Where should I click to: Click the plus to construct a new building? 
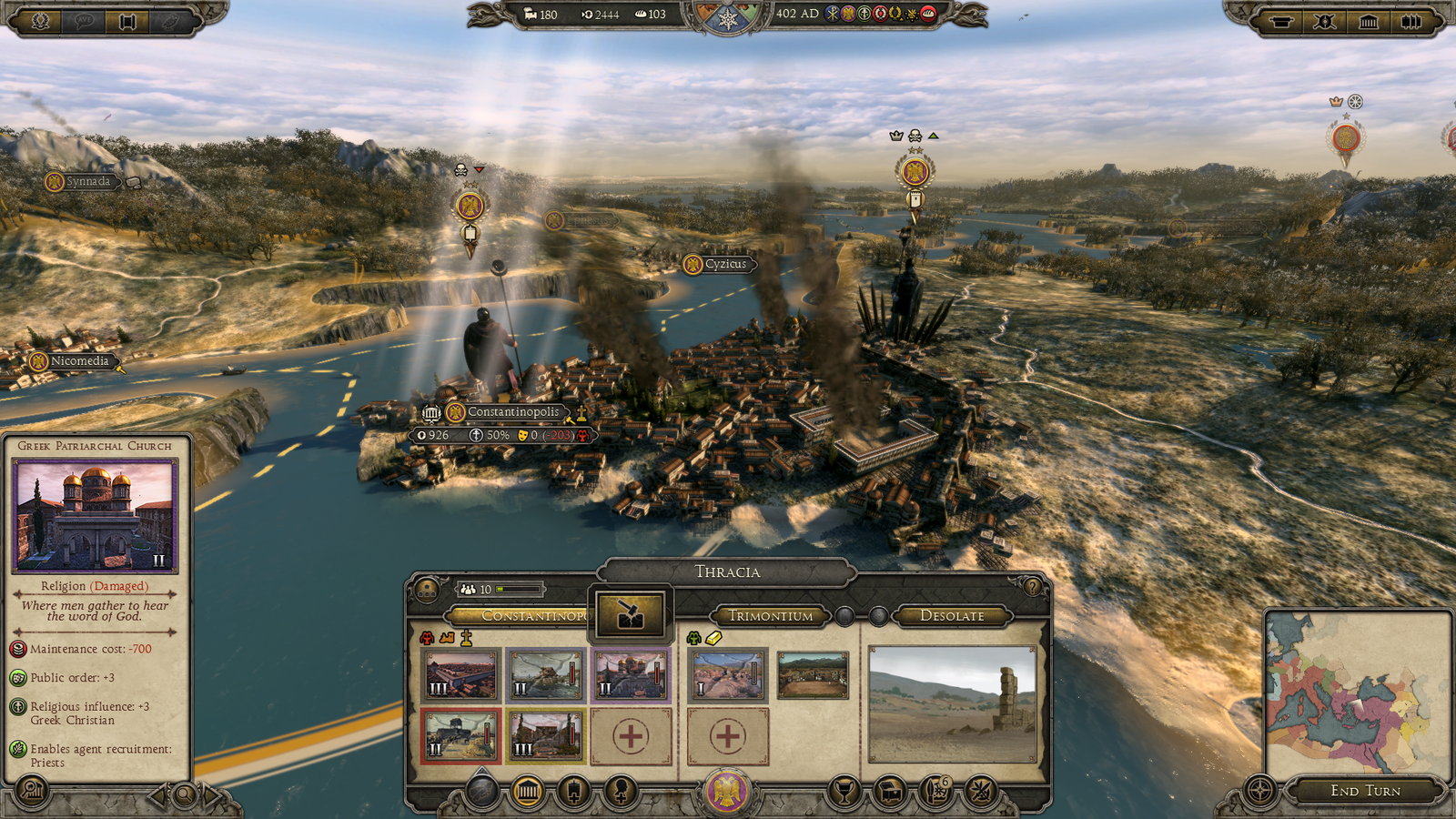coord(632,737)
